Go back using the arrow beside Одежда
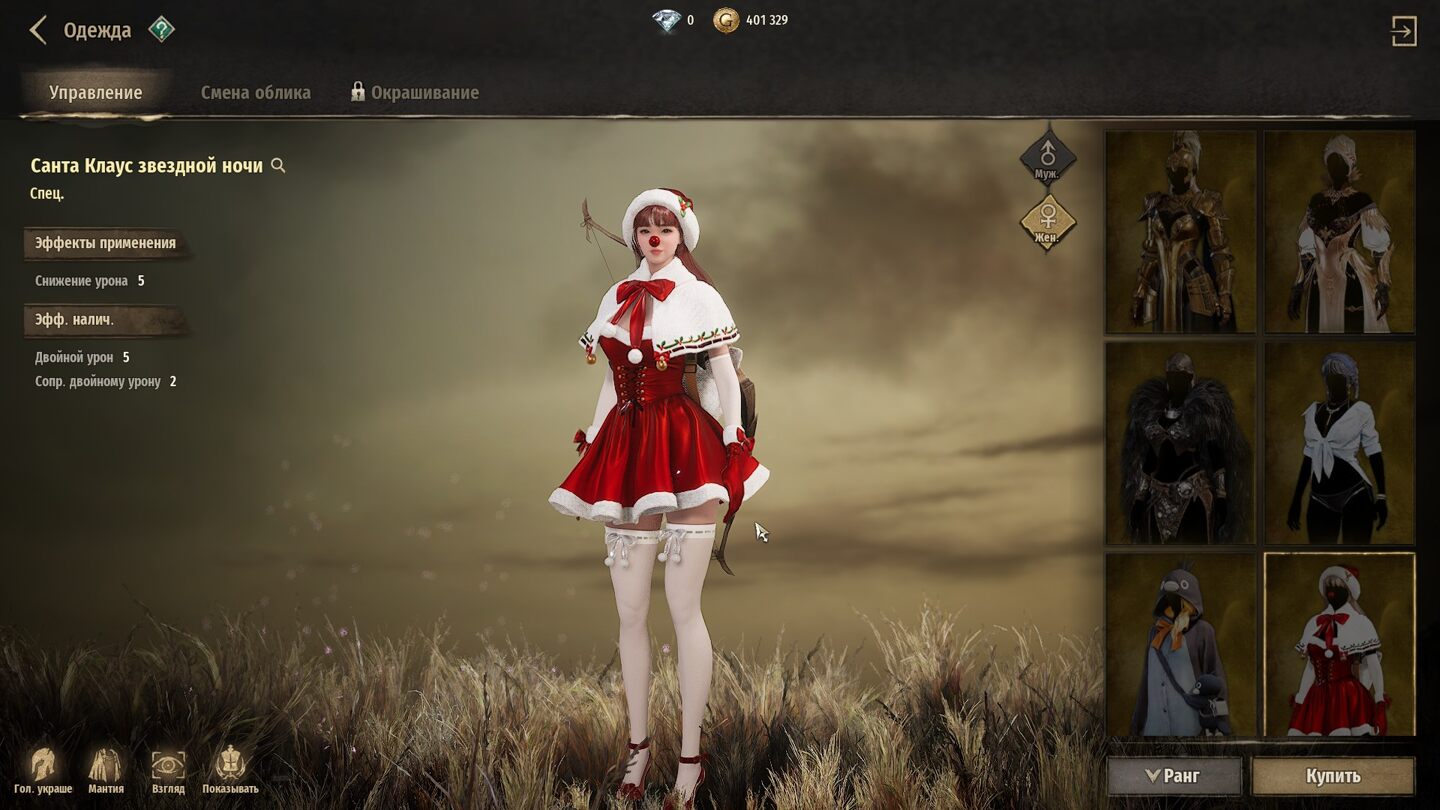Screen dimensions: 1440x810 [38, 30]
